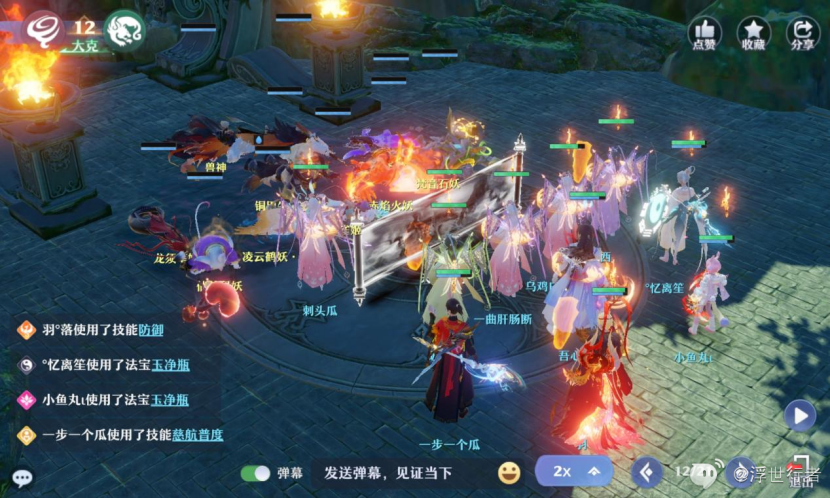830x498 pixels.
Task: Exit the replay with 退出
Action: coord(802,472)
